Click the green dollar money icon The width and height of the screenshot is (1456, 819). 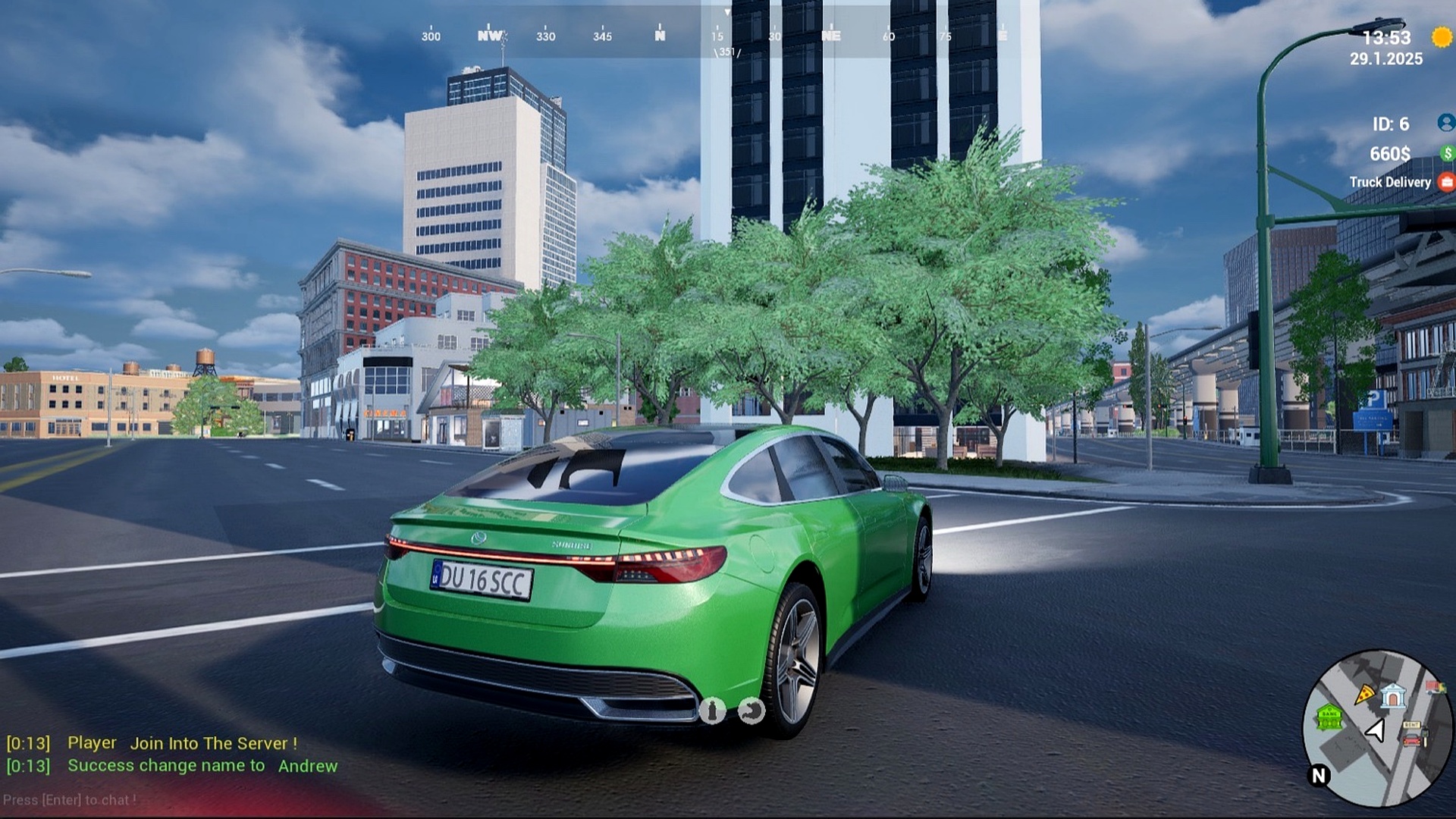pos(1447,153)
